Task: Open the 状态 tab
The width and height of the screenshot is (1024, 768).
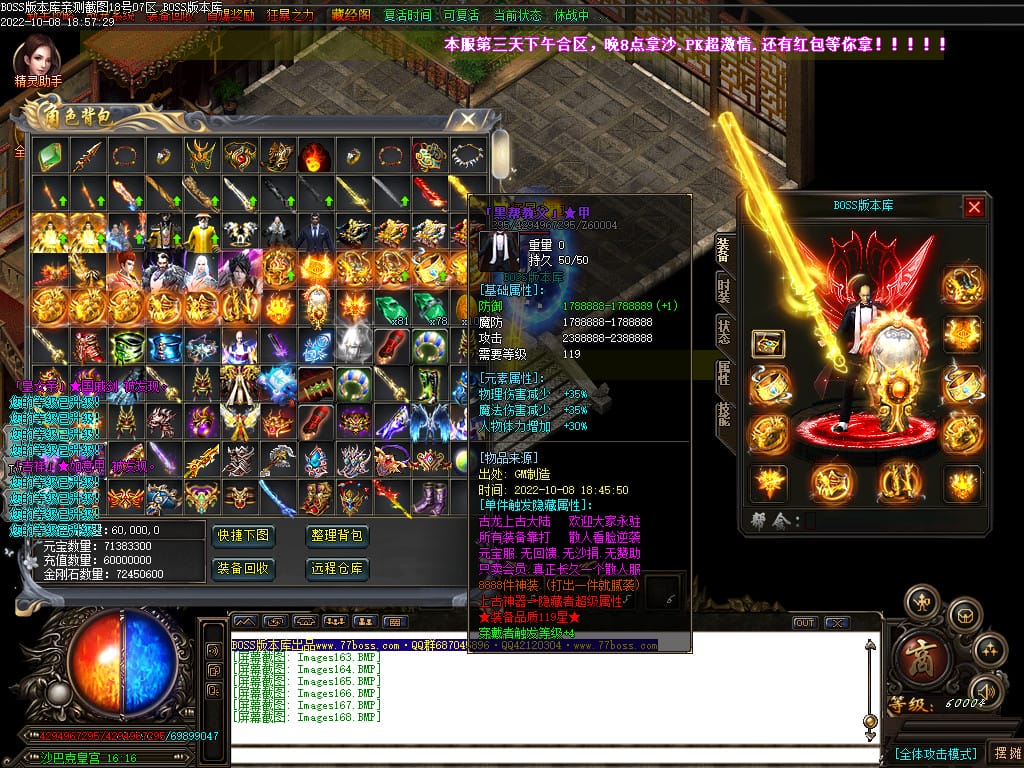Action: tap(724, 333)
